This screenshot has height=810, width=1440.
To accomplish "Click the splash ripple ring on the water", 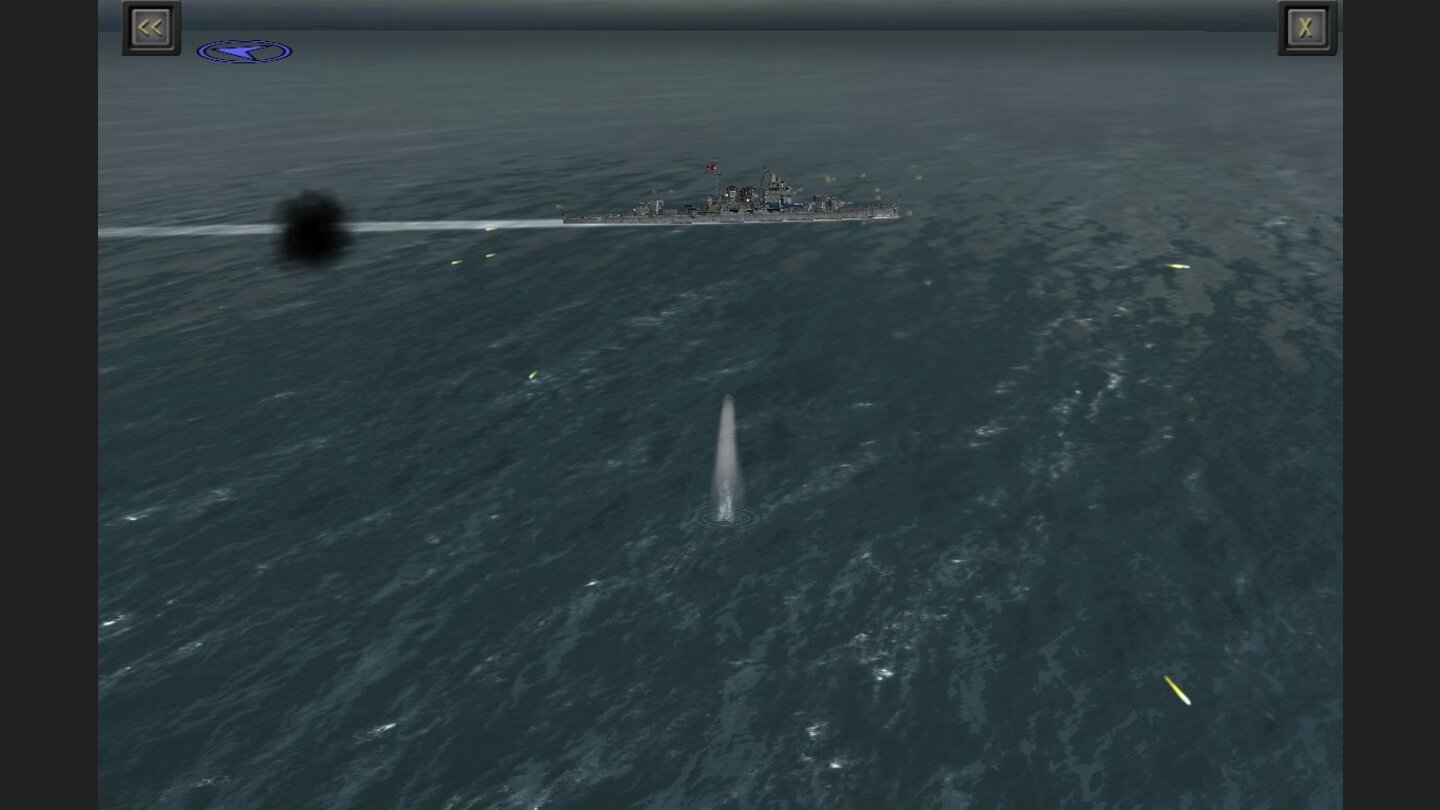I will click(728, 518).
